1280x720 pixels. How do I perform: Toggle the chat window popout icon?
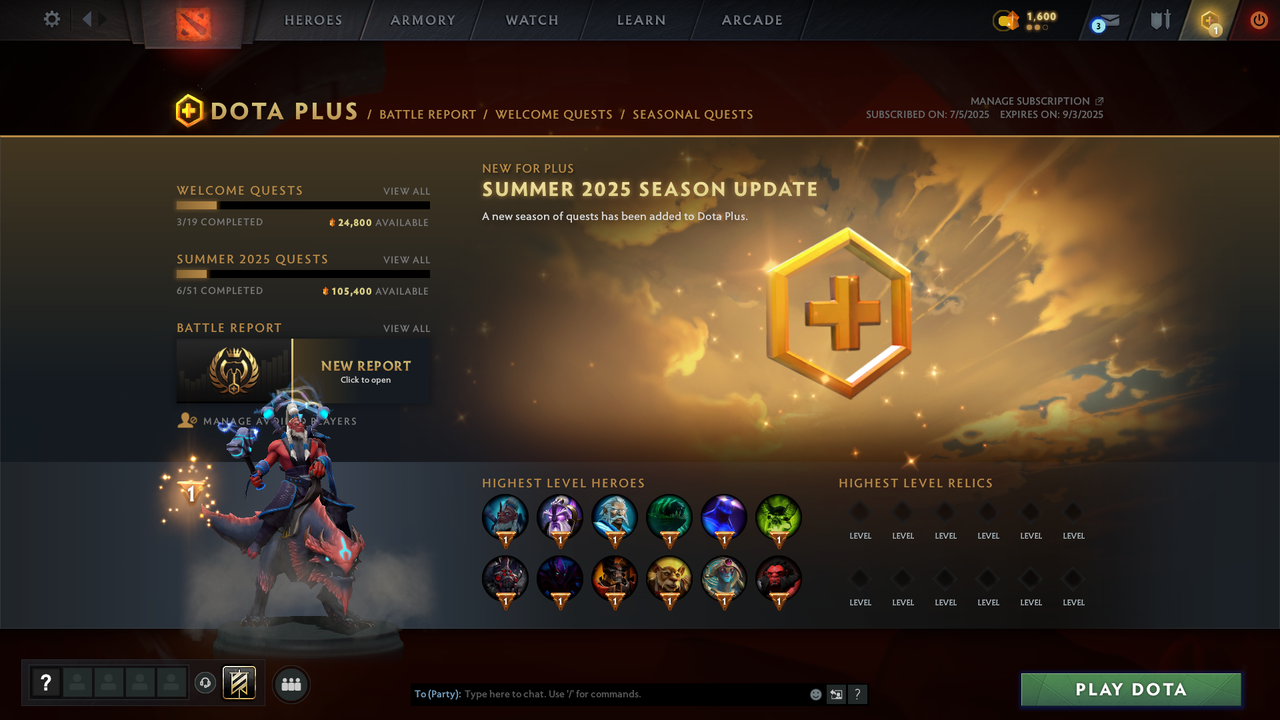(836, 693)
